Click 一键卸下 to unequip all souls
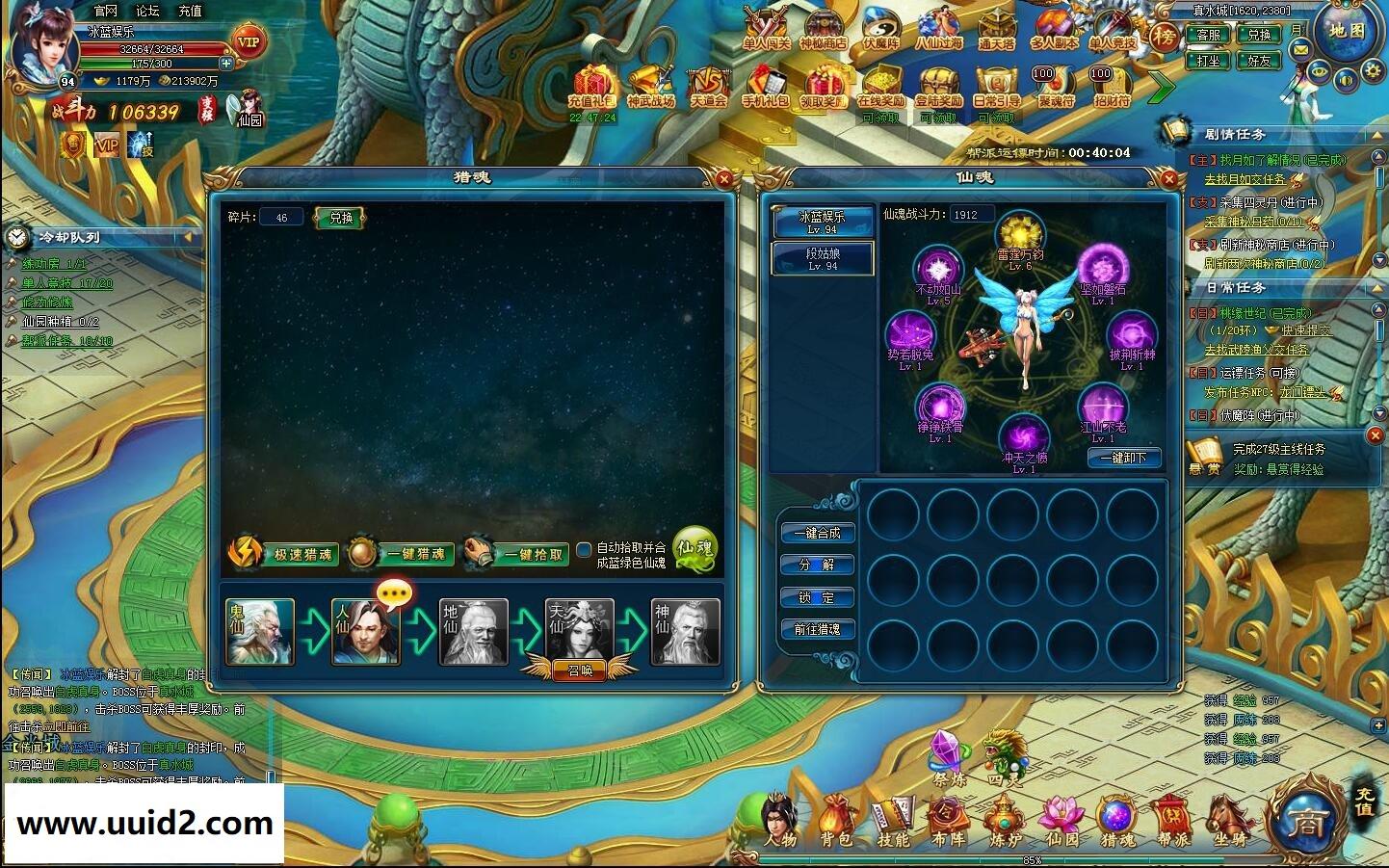Screen dimensions: 1389x868 (x=1123, y=459)
